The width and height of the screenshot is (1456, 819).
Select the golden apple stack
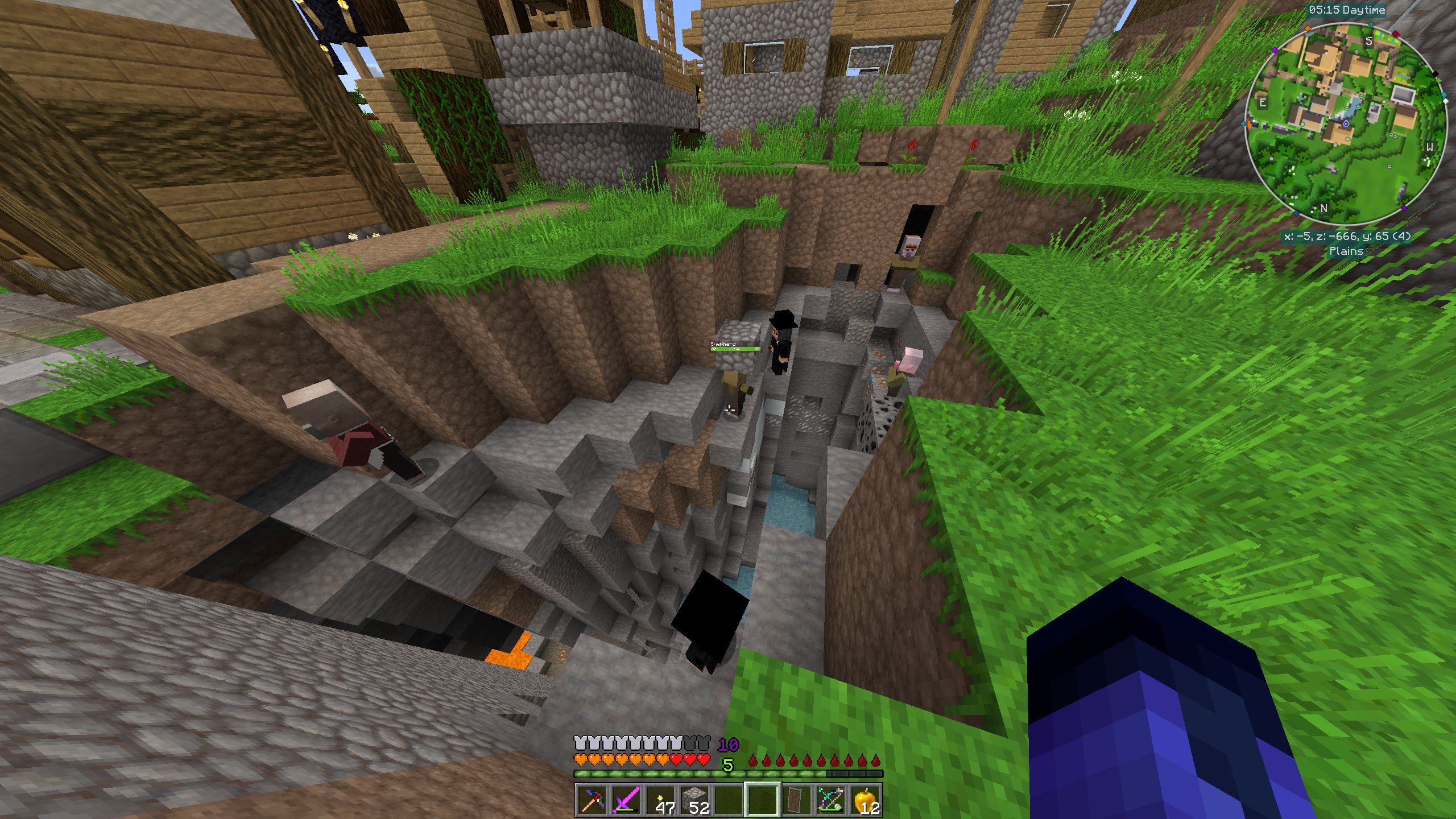tap(864, 800)
